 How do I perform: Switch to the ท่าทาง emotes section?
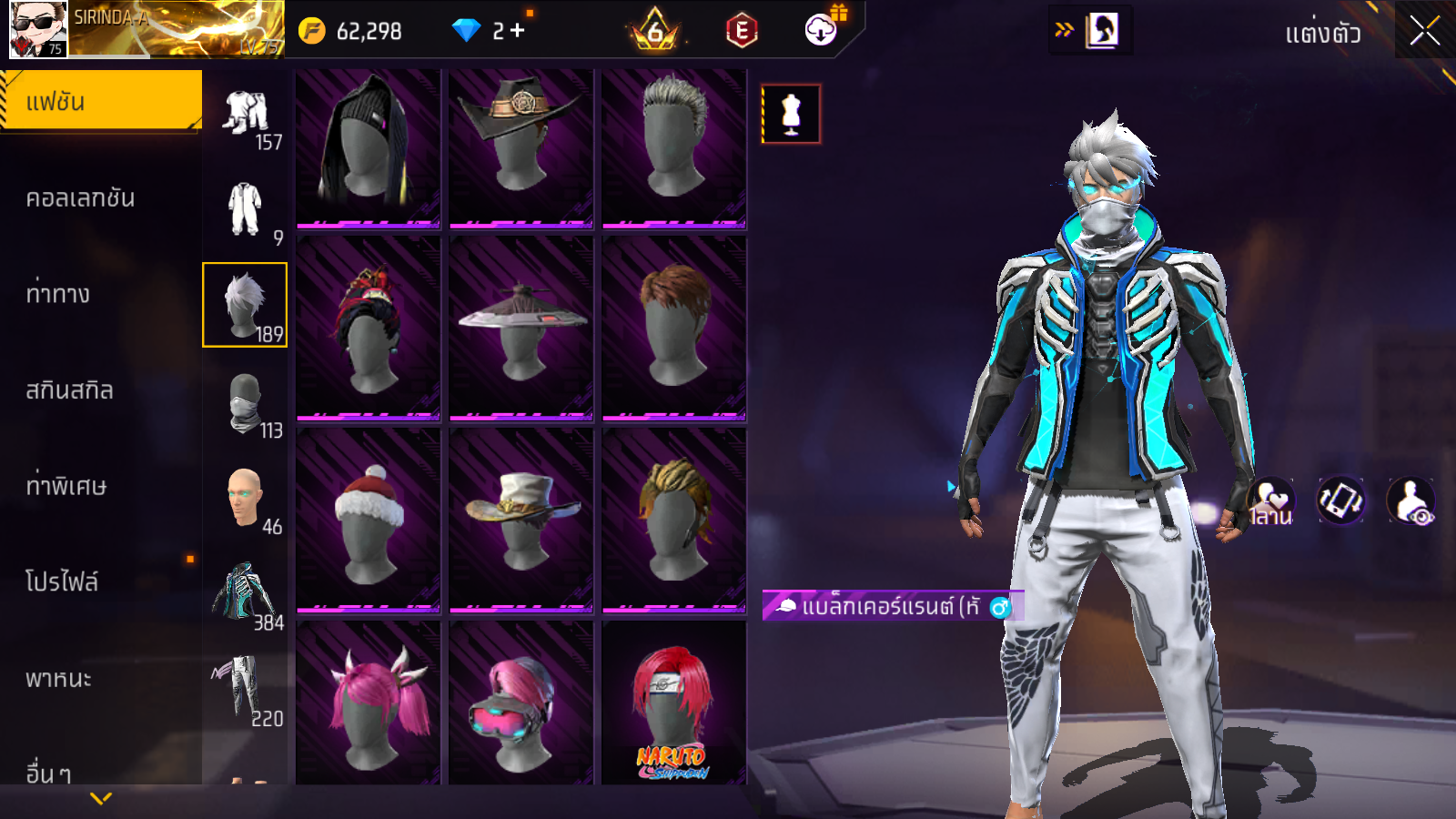[58, 294]
